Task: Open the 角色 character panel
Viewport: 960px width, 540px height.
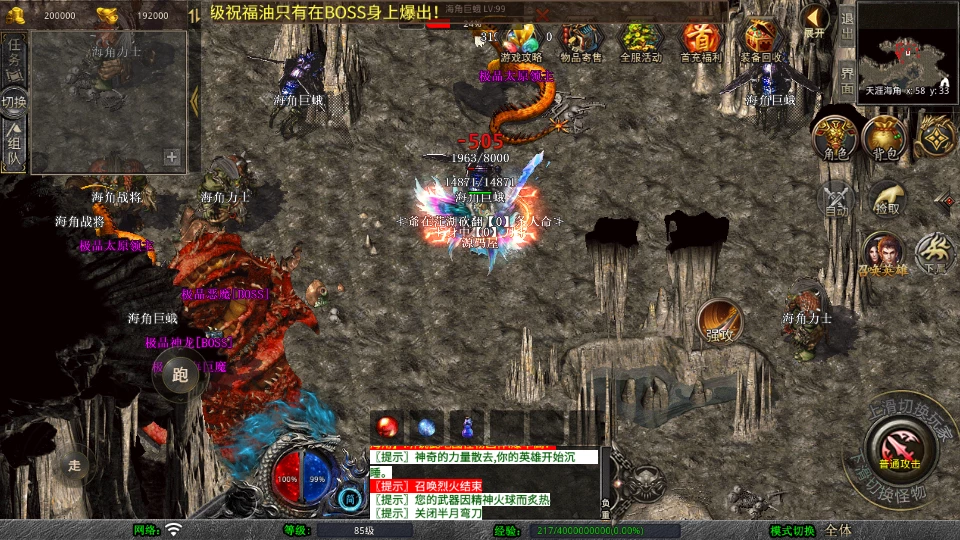Action: 836,137
